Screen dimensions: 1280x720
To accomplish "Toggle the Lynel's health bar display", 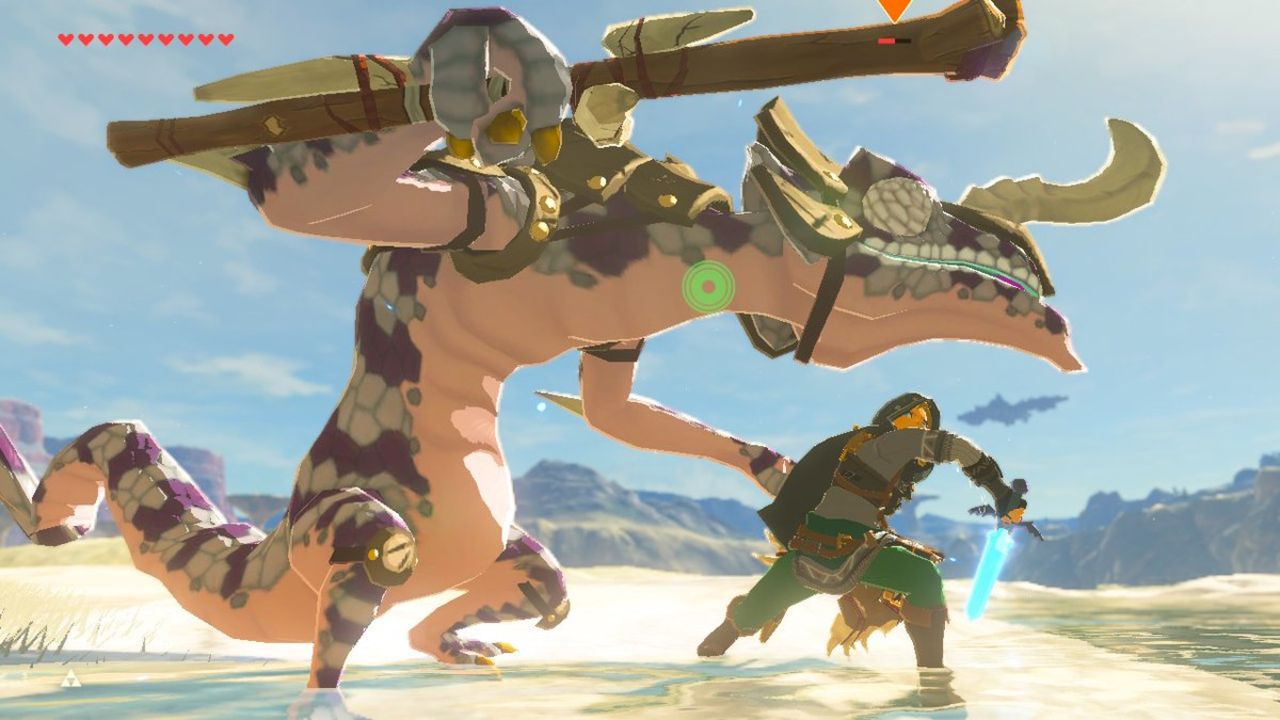I will pyautogui.click(x=895, y=41).
